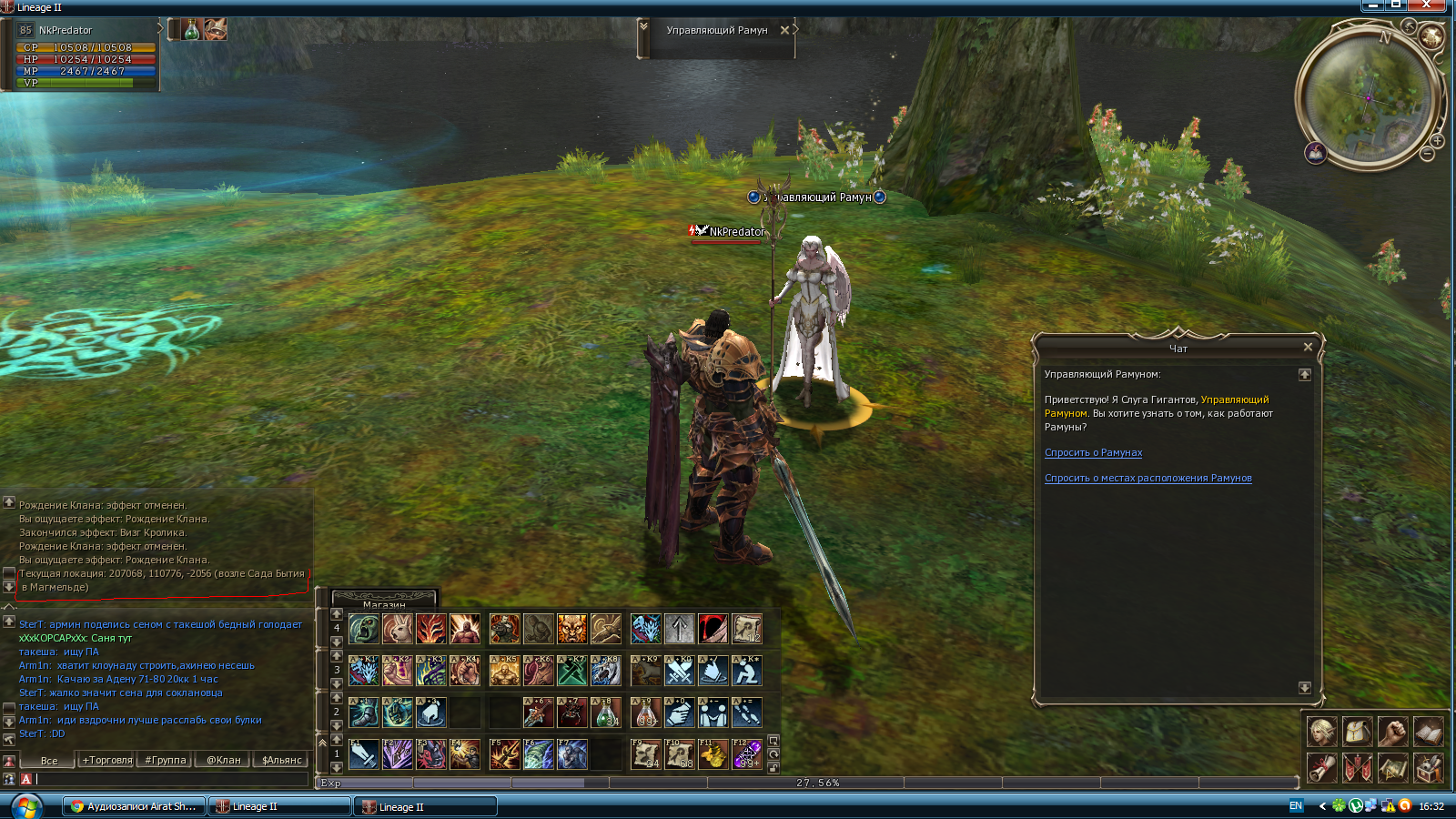Screen dimensions: 1456x819
Task: Open the clan banners icon
Action: point(1357,767)
